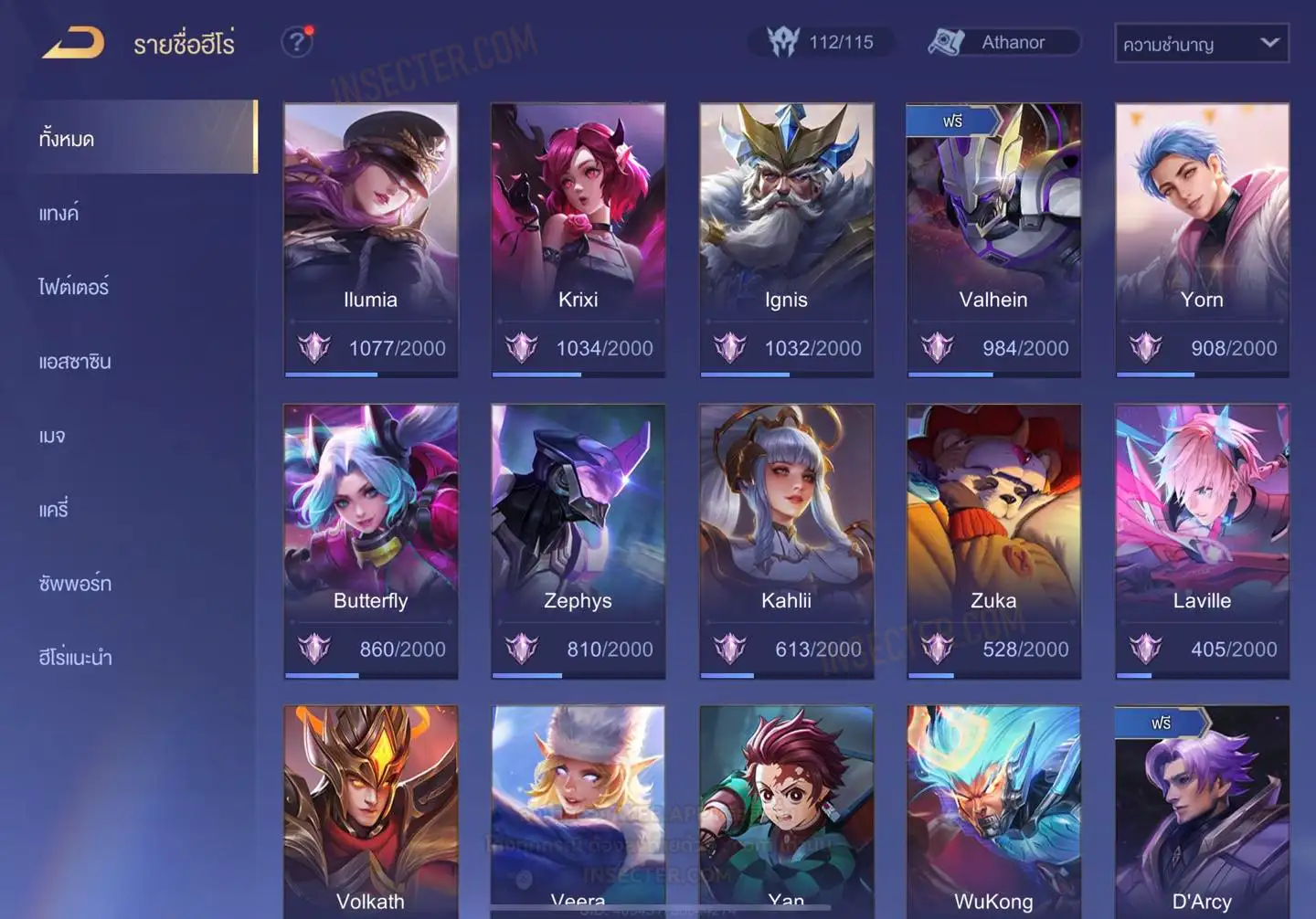Go back using the gold arrow button
Viewport: 1316px width, 919px height.
point(73,43)
